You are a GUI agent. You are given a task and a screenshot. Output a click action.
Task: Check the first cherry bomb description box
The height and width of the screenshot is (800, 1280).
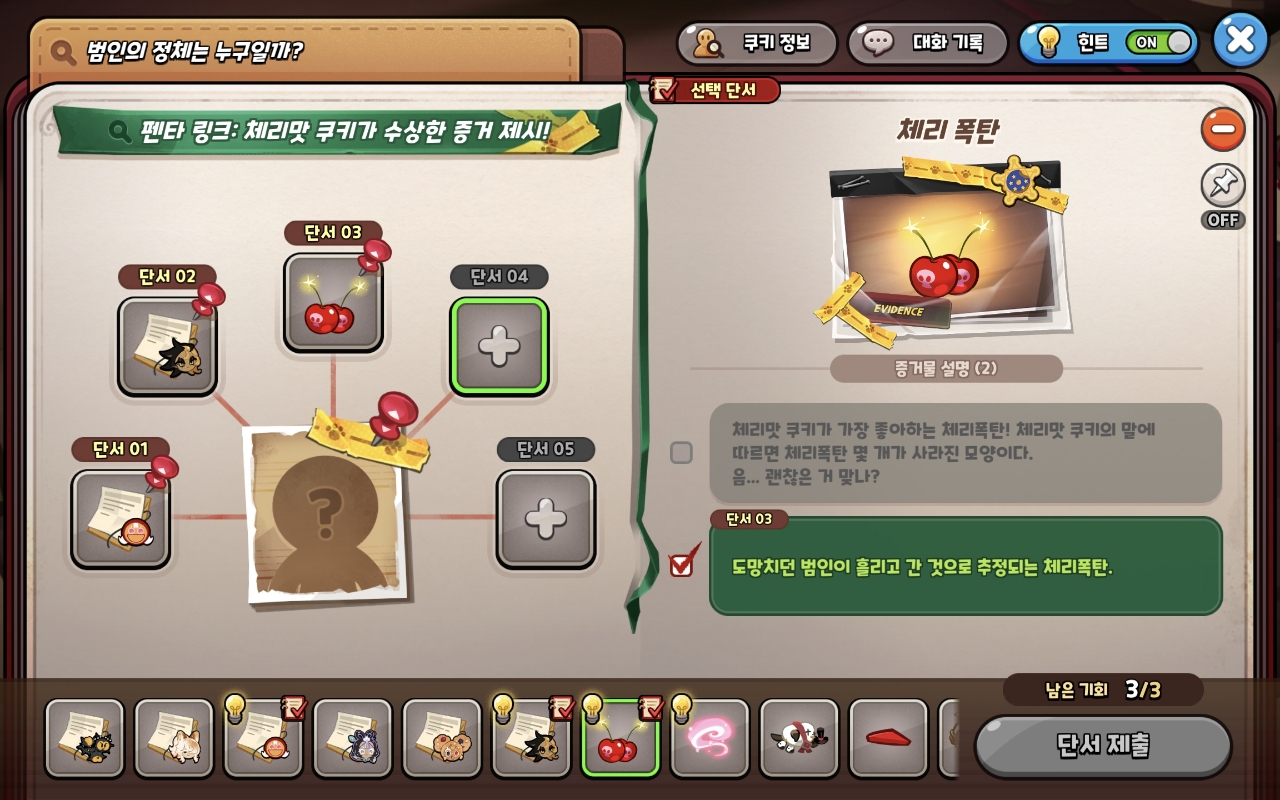tap(681, 453)
